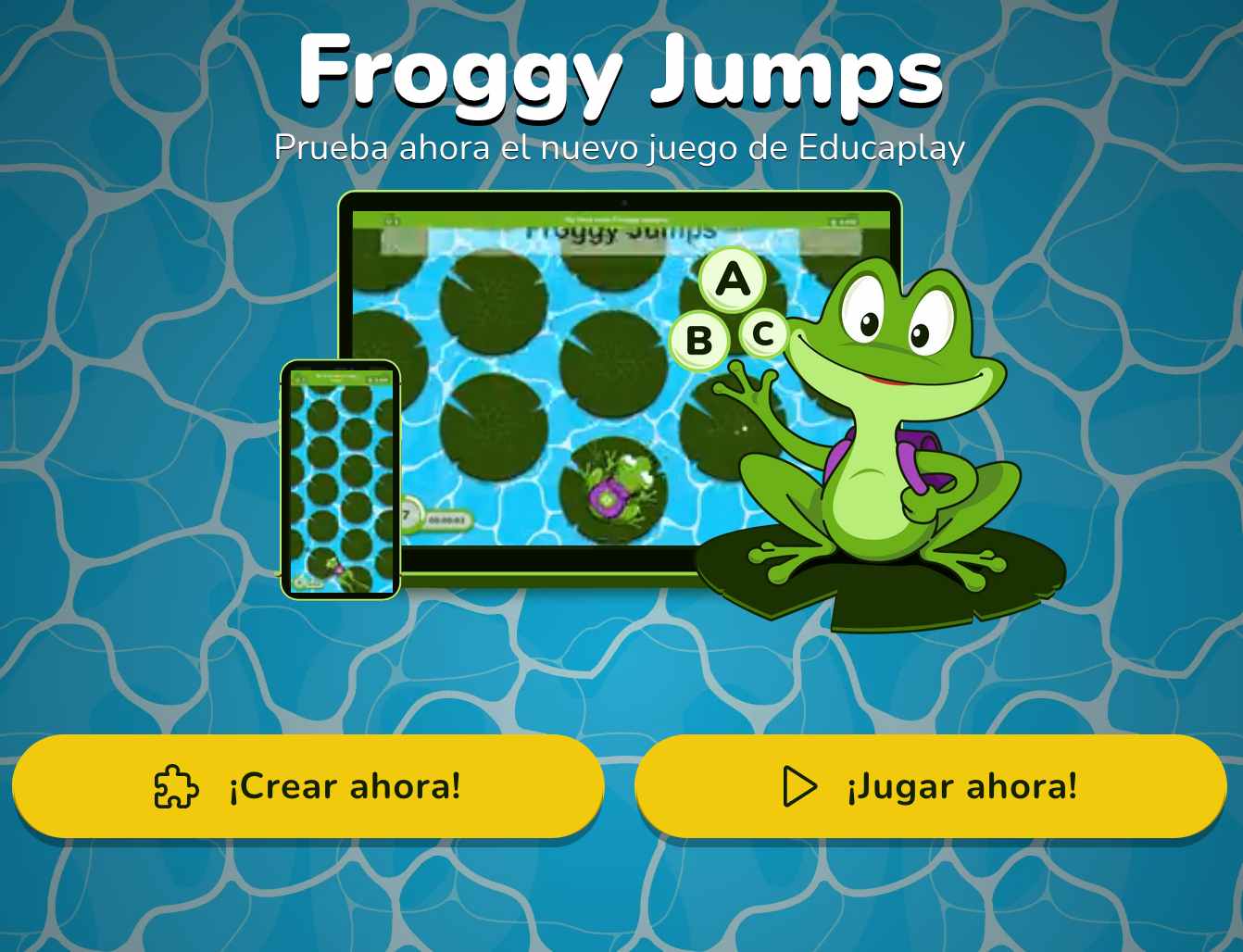Select answer bubble C
The image size is (1243, 952).
(763, 334)
